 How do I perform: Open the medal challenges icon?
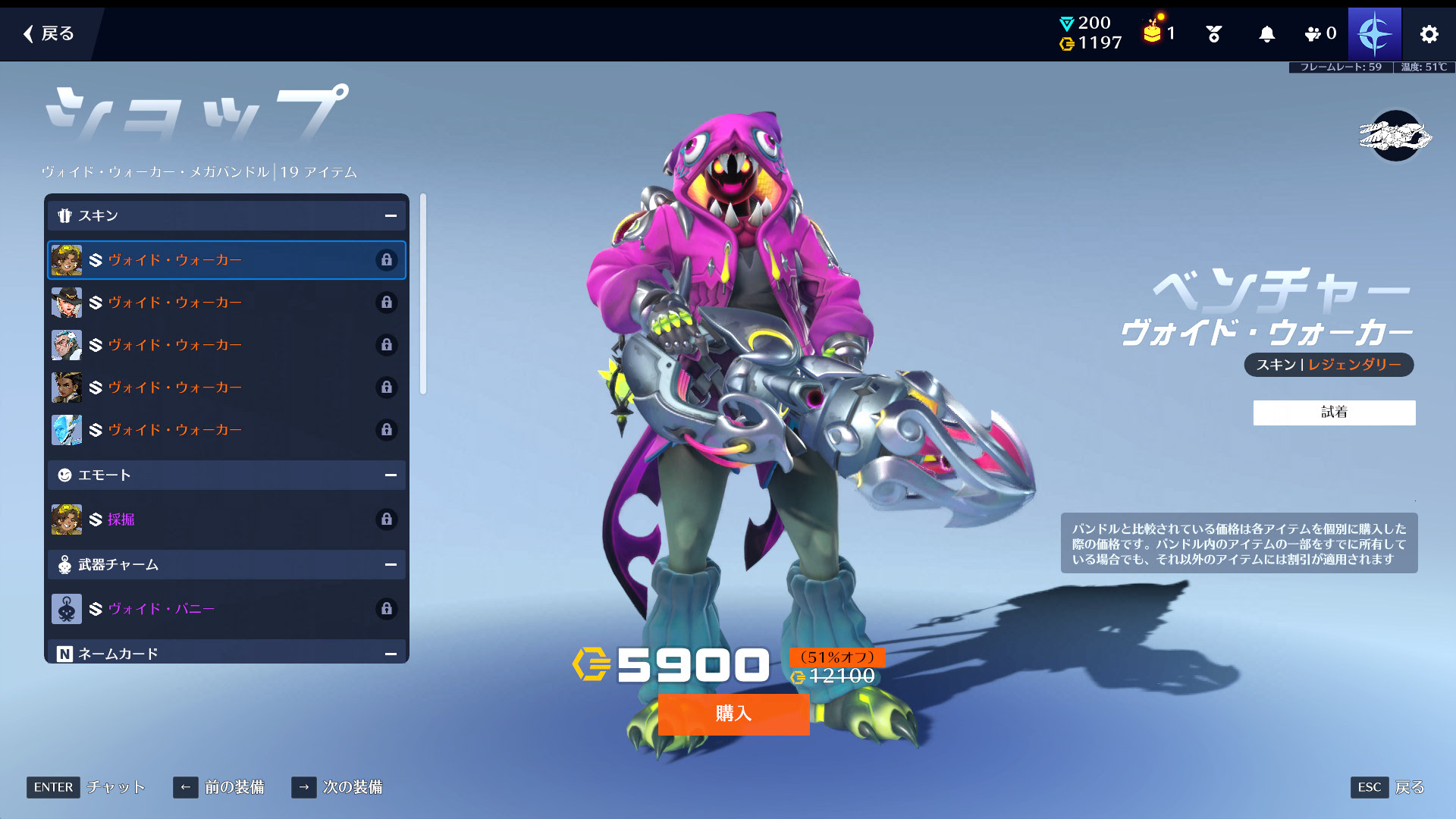coord(1213,34)
